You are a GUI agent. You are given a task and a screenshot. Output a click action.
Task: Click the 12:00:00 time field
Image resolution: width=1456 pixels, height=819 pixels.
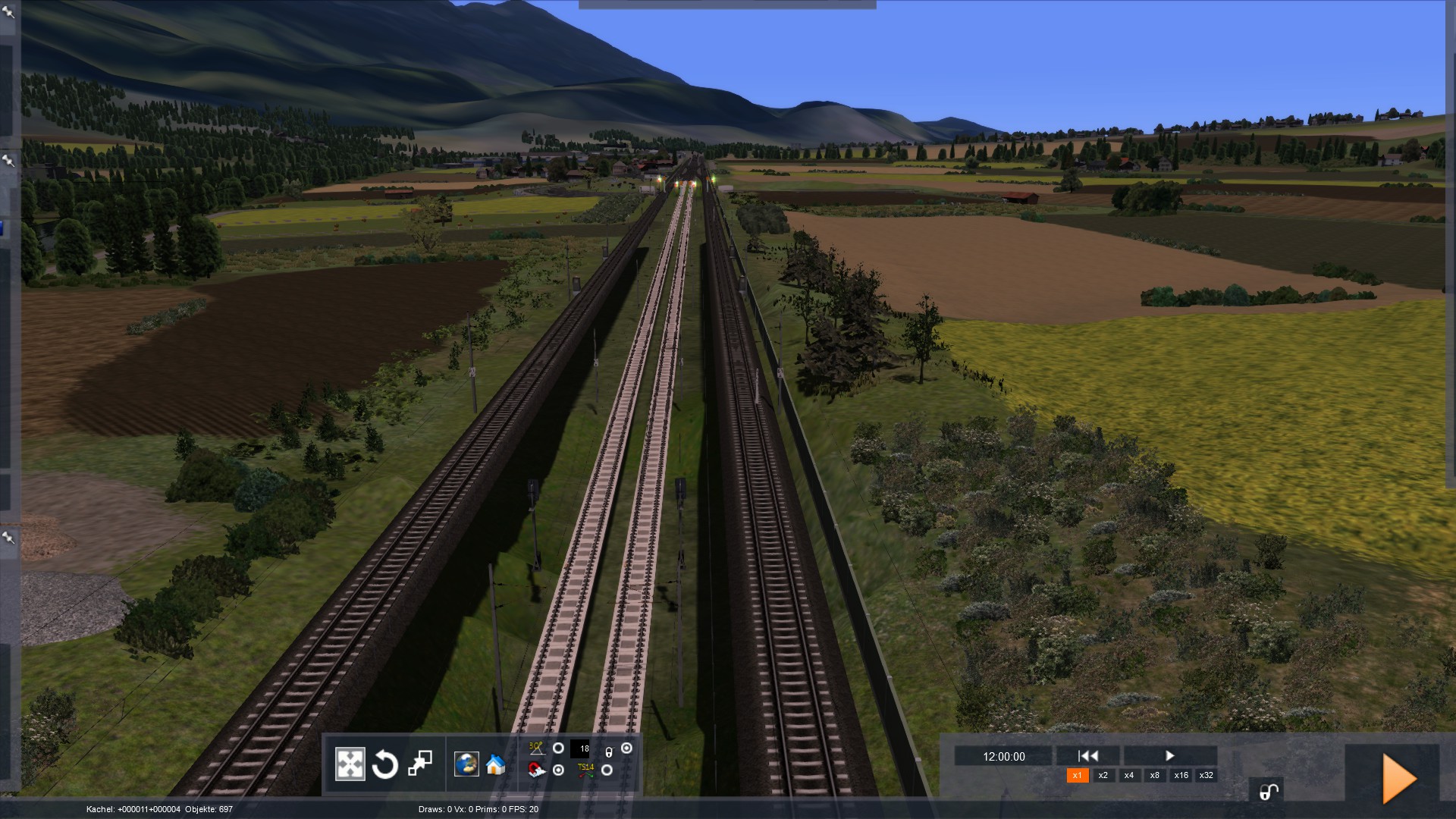[1003, 757]
